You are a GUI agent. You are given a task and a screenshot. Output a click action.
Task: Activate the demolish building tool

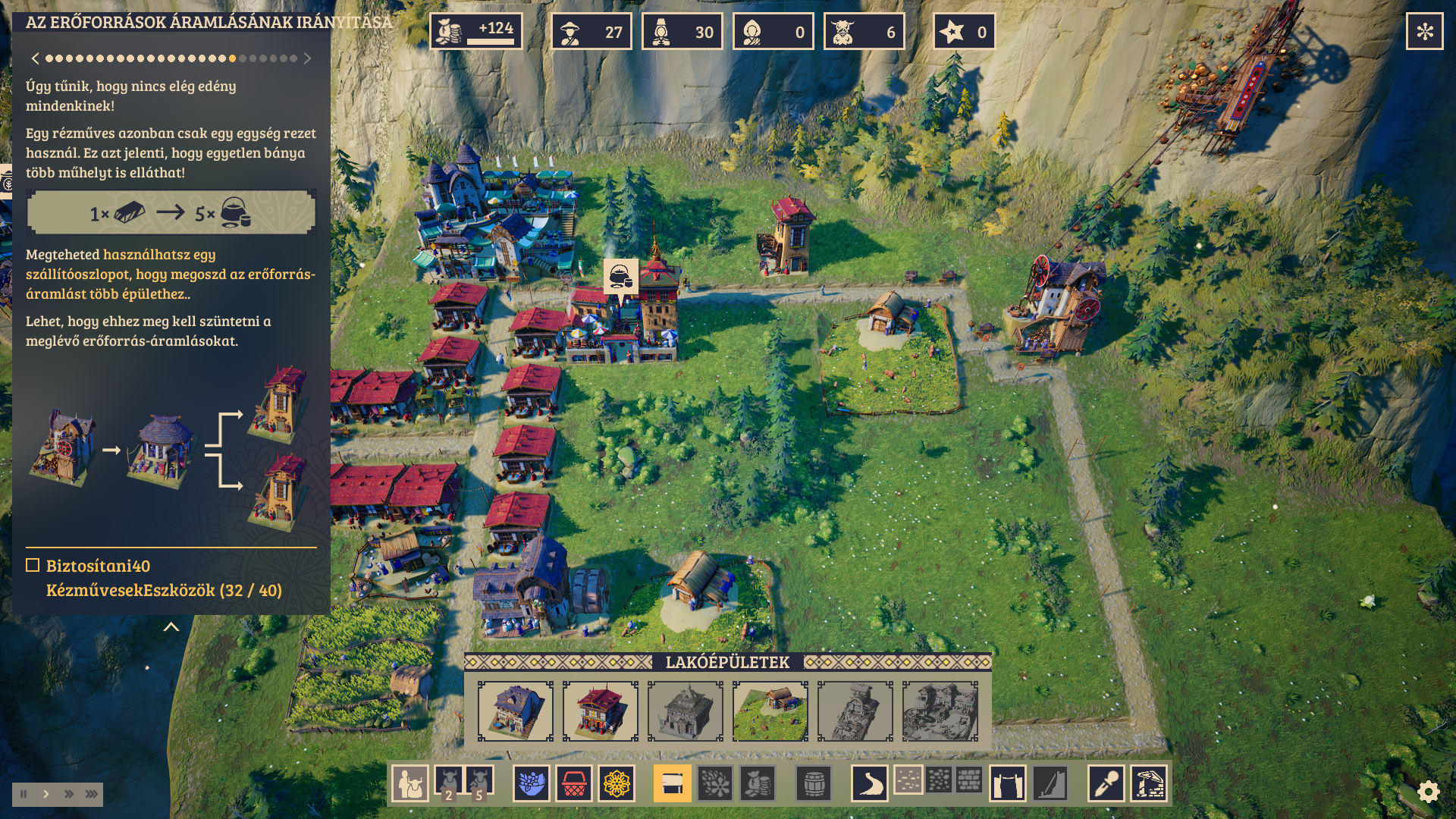tap(1149, 783)
